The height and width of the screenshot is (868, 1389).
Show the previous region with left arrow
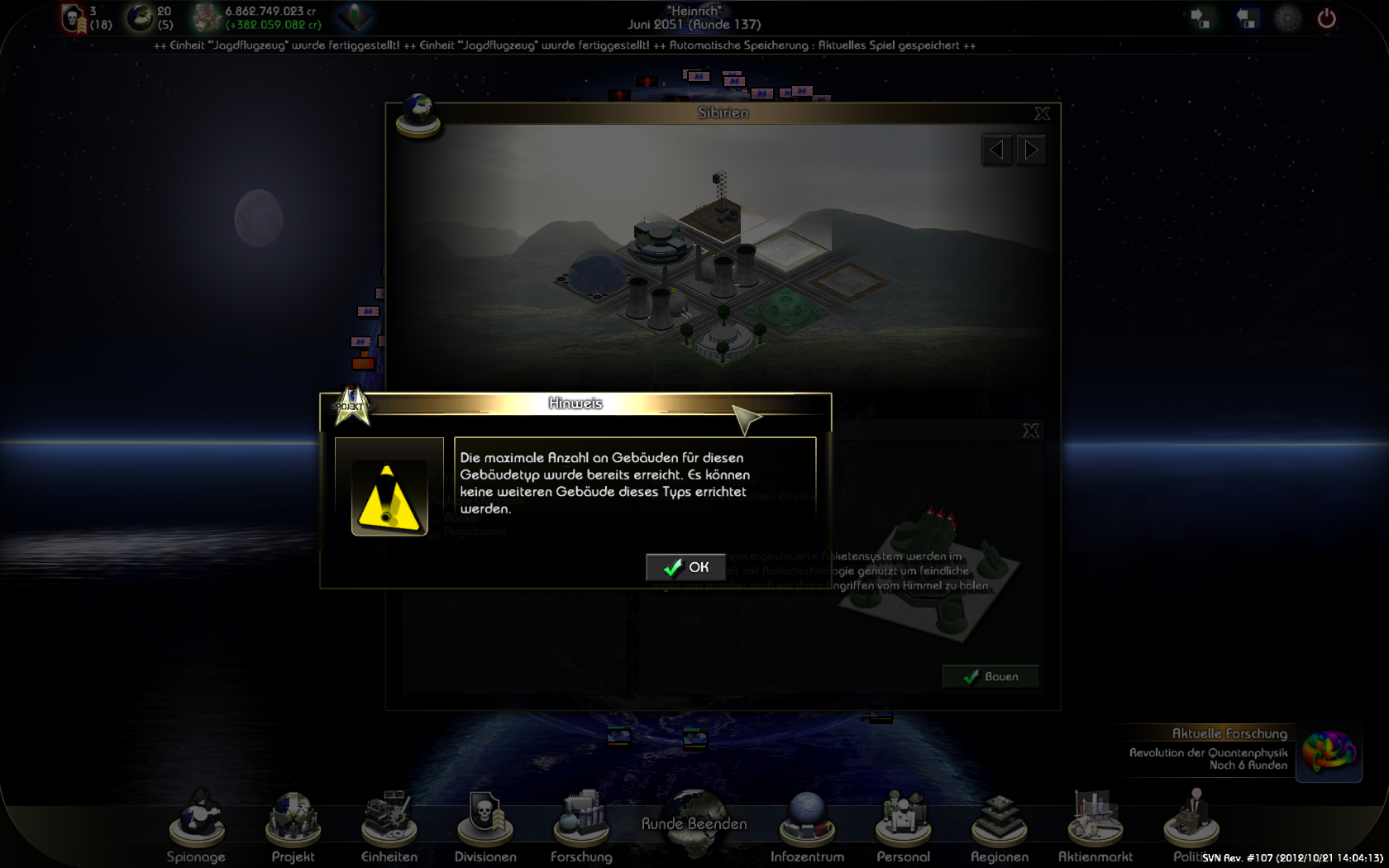coord(996,150)
